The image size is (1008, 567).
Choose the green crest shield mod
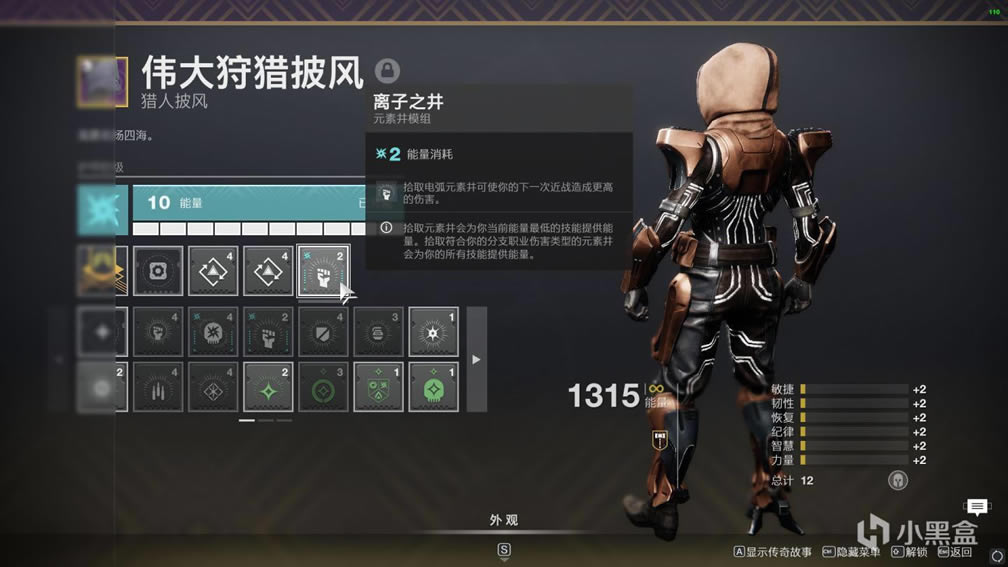point(378,387)
